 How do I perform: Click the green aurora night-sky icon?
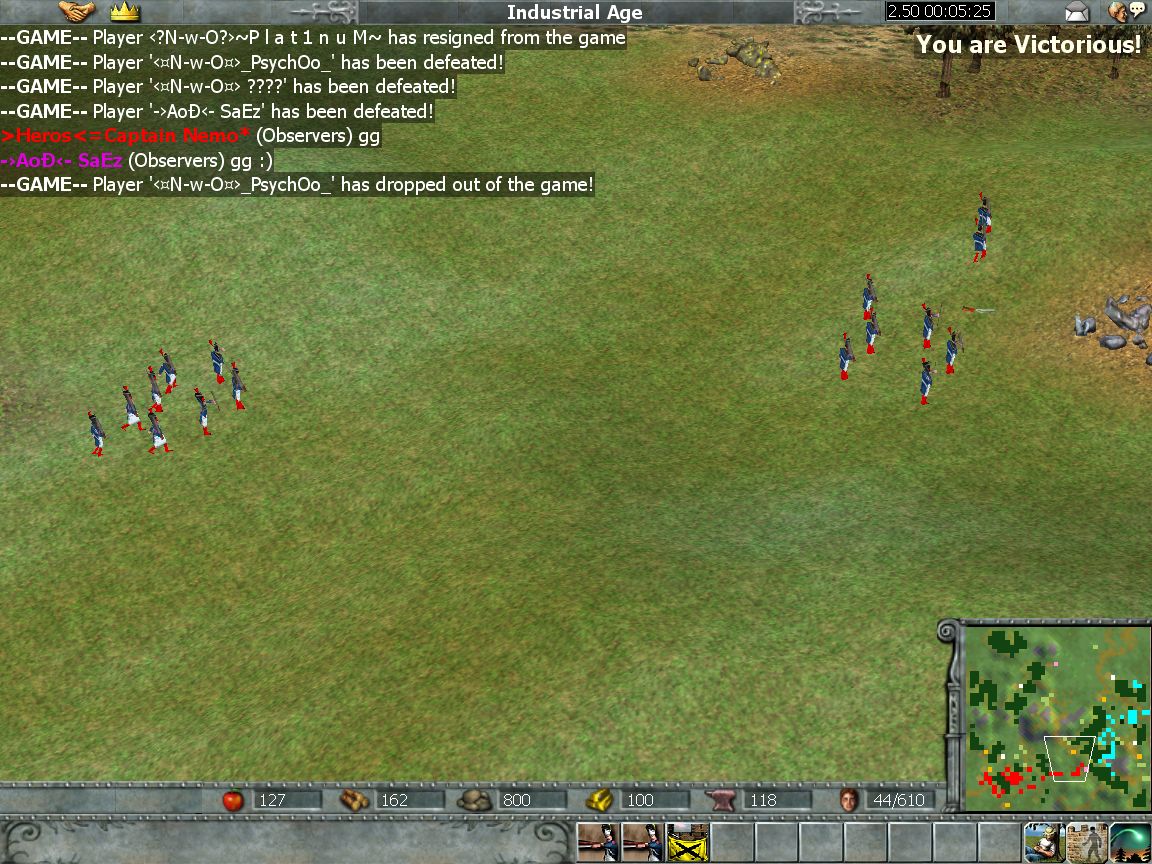tap(1130, 843)
